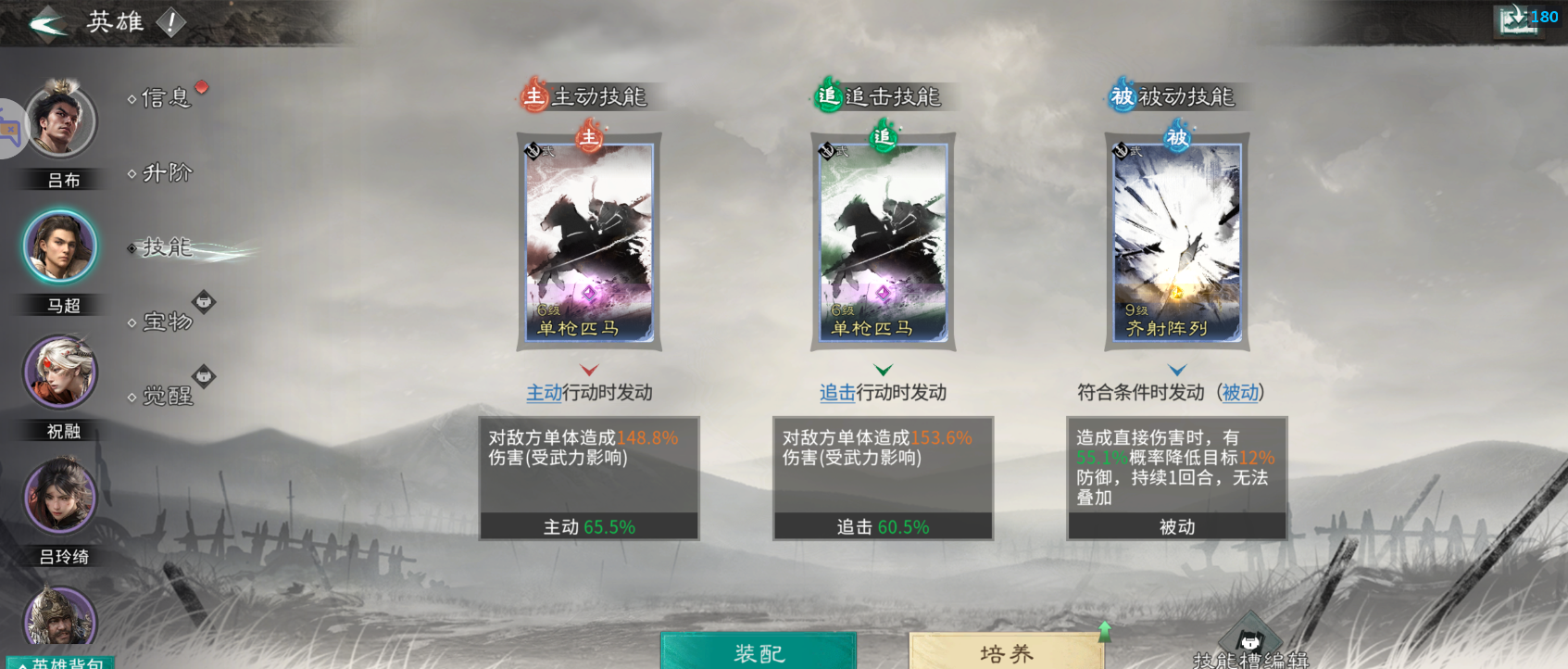Select 祝融 from the hero list

tap(59, 372)
